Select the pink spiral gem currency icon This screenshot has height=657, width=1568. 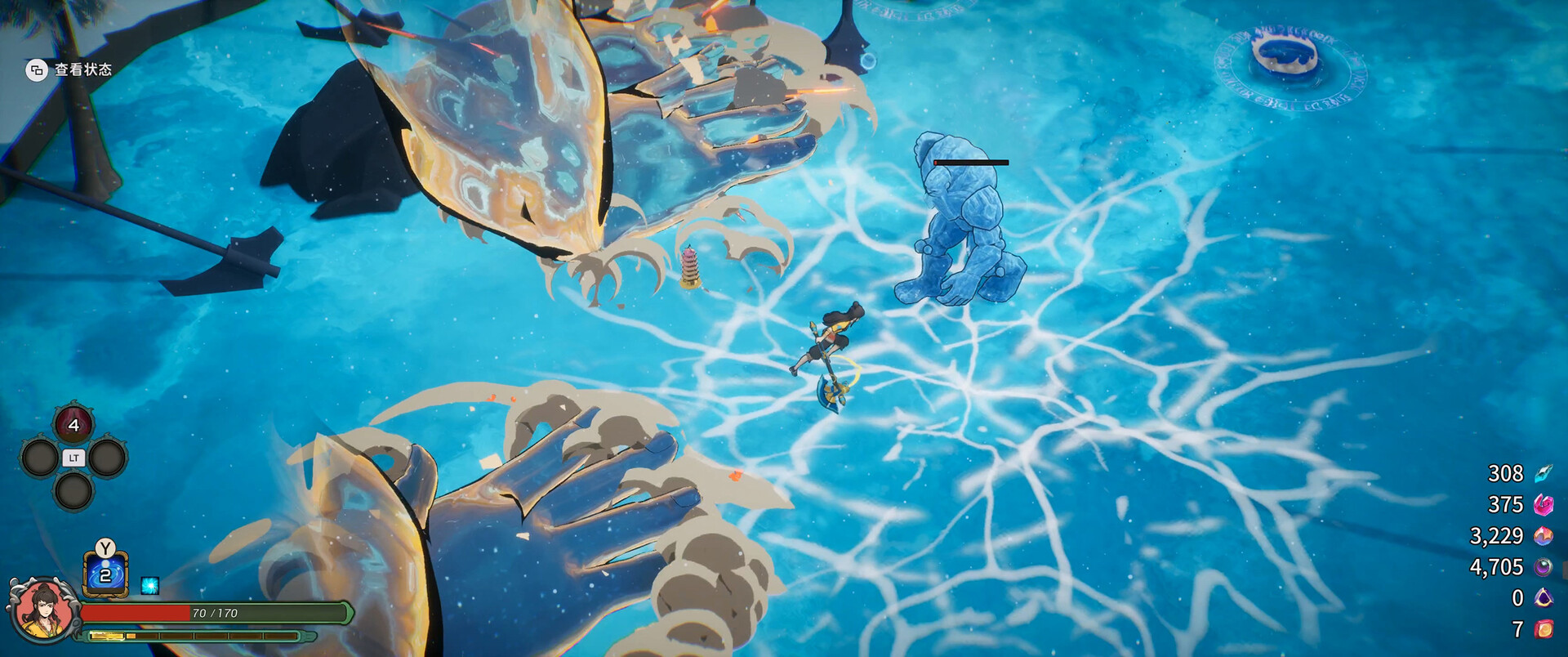point(1543,505)
